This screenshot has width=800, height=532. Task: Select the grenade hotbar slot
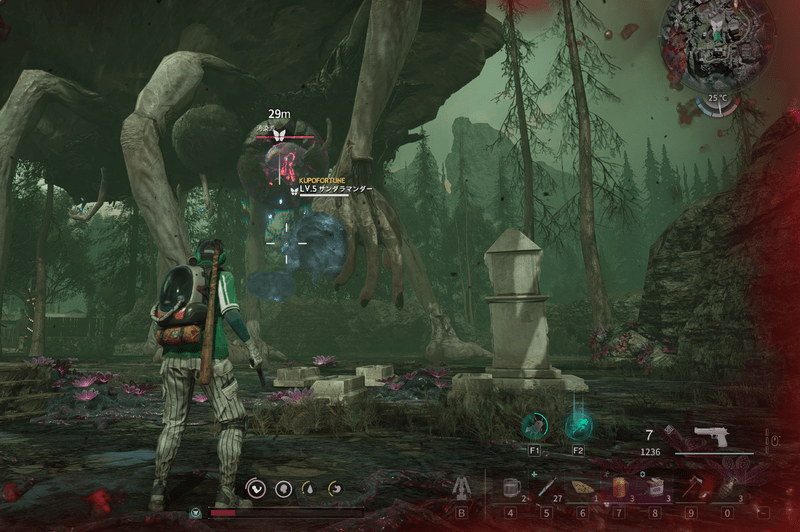click(727, 487)
